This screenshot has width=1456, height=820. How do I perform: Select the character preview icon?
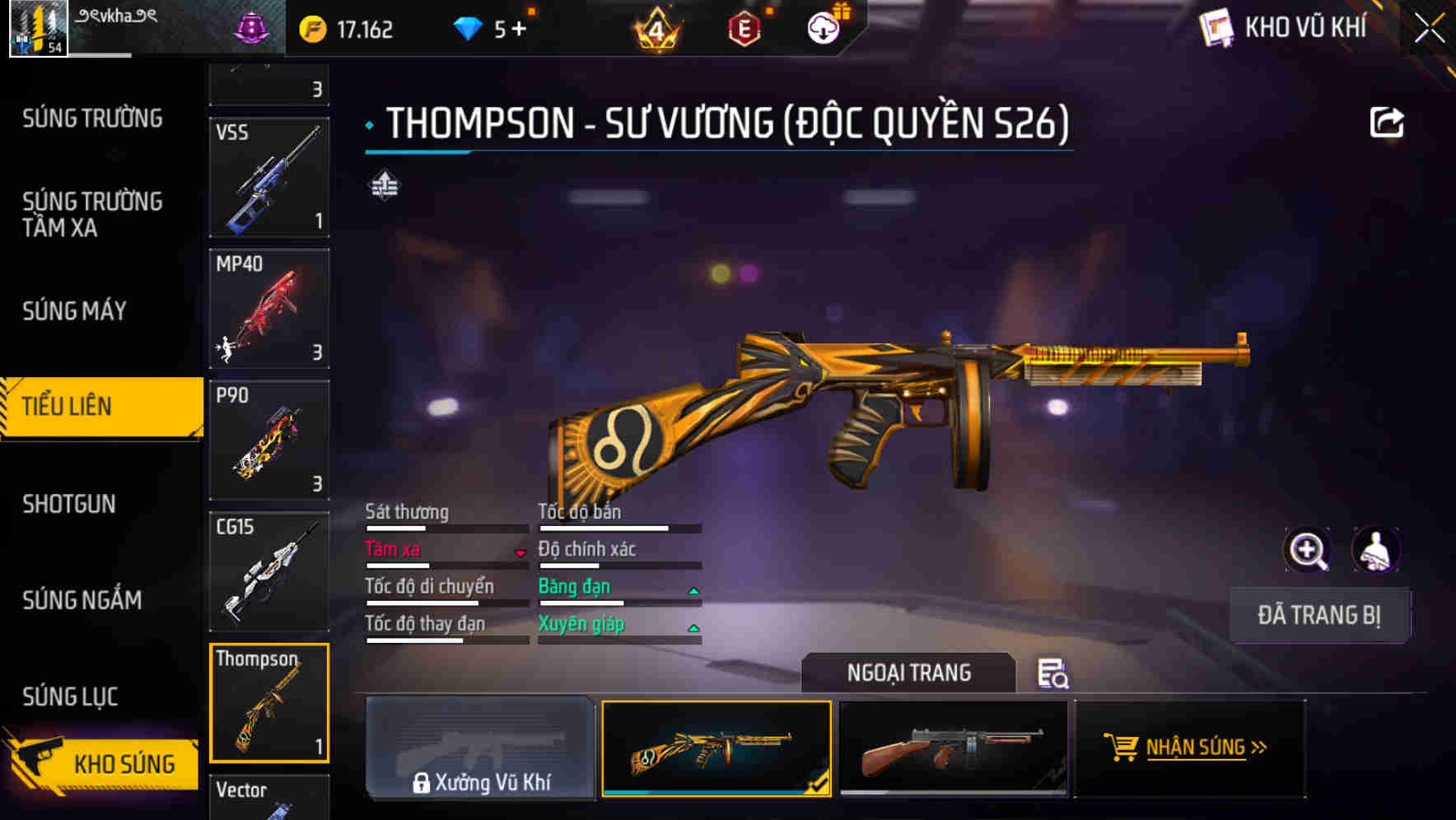(1374, 550)
